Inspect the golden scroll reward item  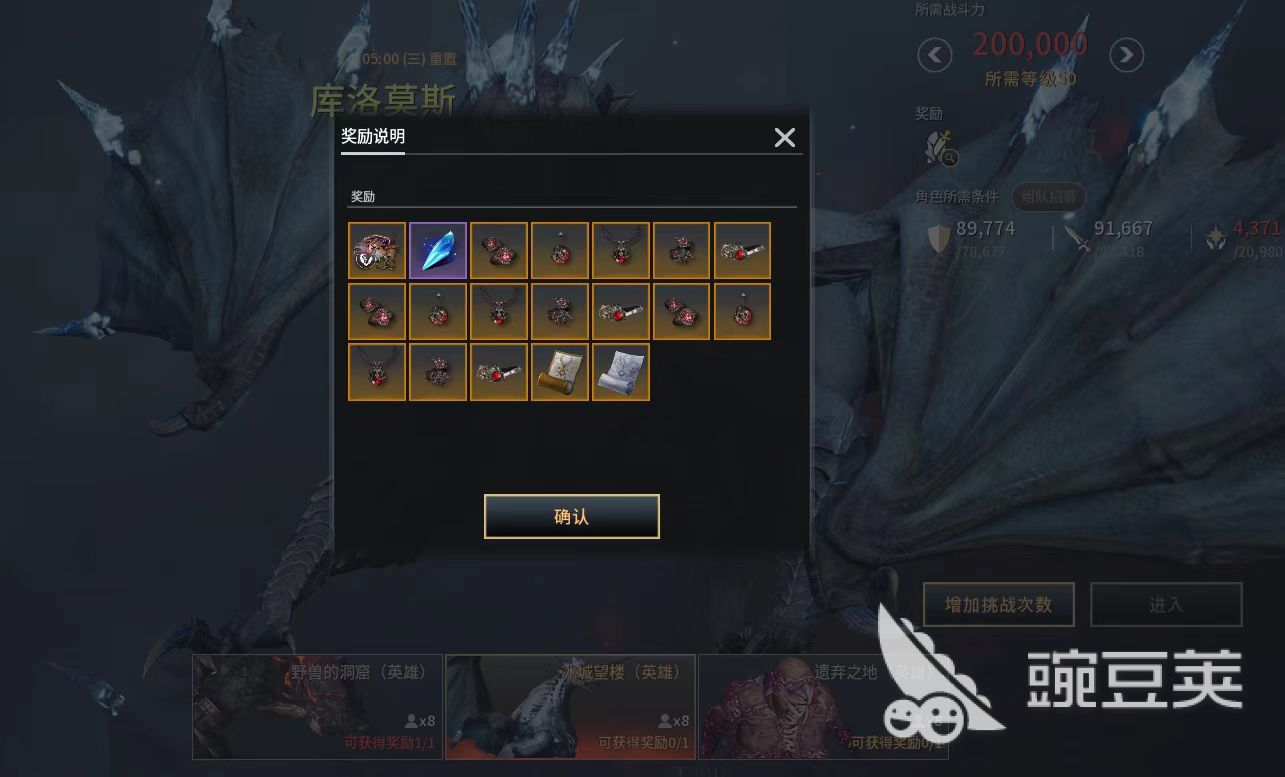tap(560, 372)
